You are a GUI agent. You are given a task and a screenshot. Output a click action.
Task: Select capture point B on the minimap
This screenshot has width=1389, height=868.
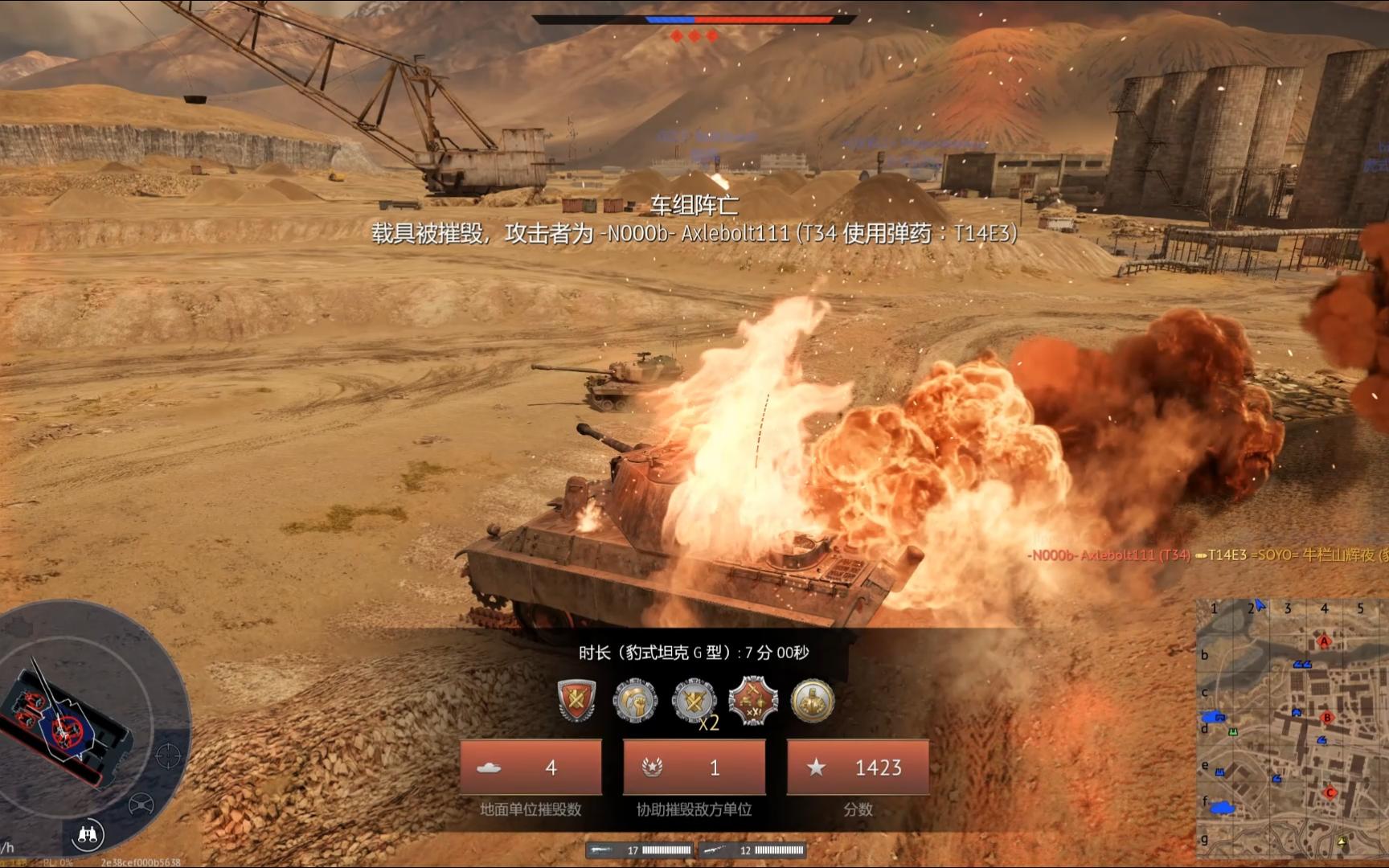[x=1326, y=718]
